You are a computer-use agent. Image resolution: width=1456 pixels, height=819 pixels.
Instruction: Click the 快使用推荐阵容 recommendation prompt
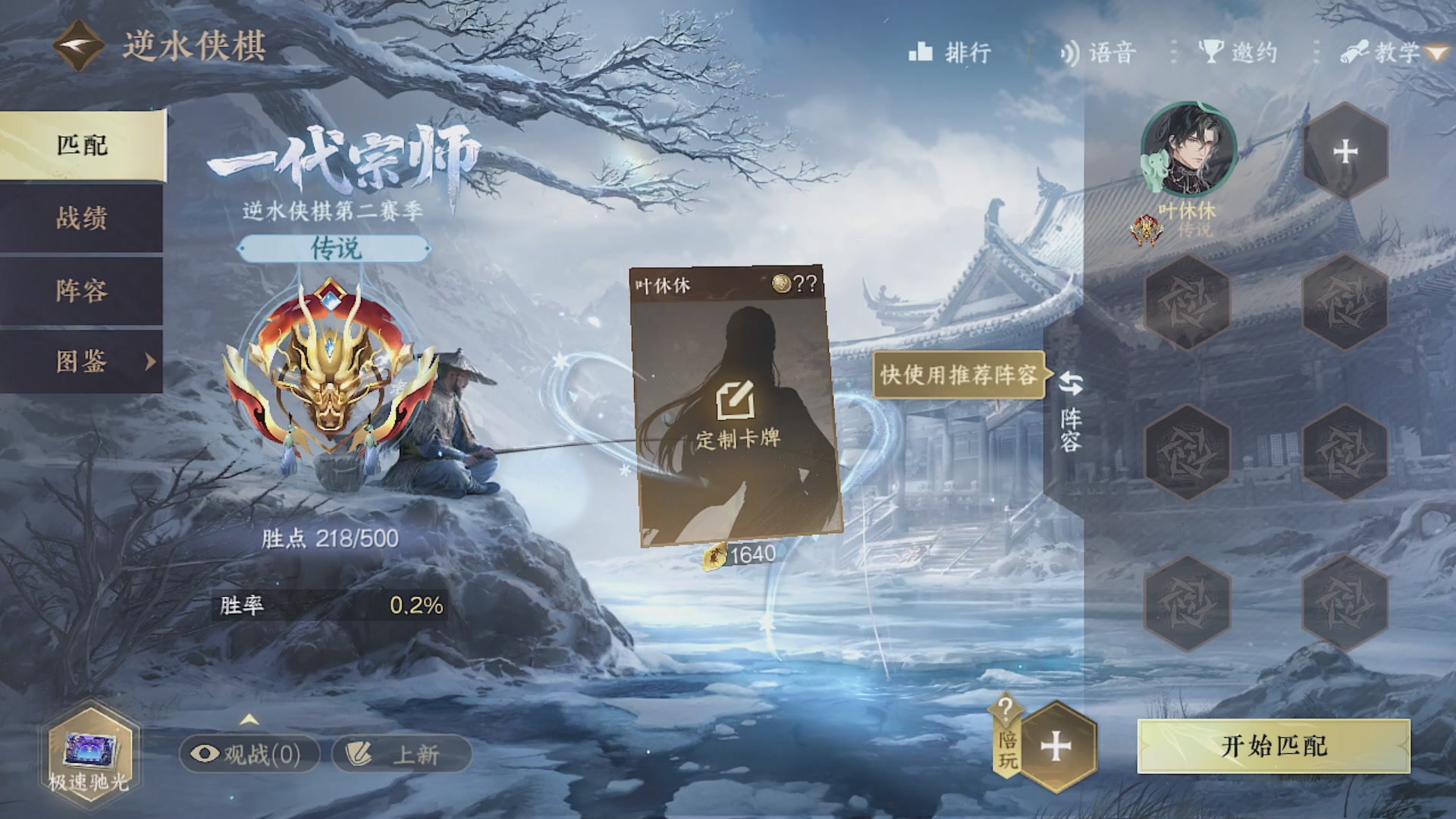(x=959, y=375)
